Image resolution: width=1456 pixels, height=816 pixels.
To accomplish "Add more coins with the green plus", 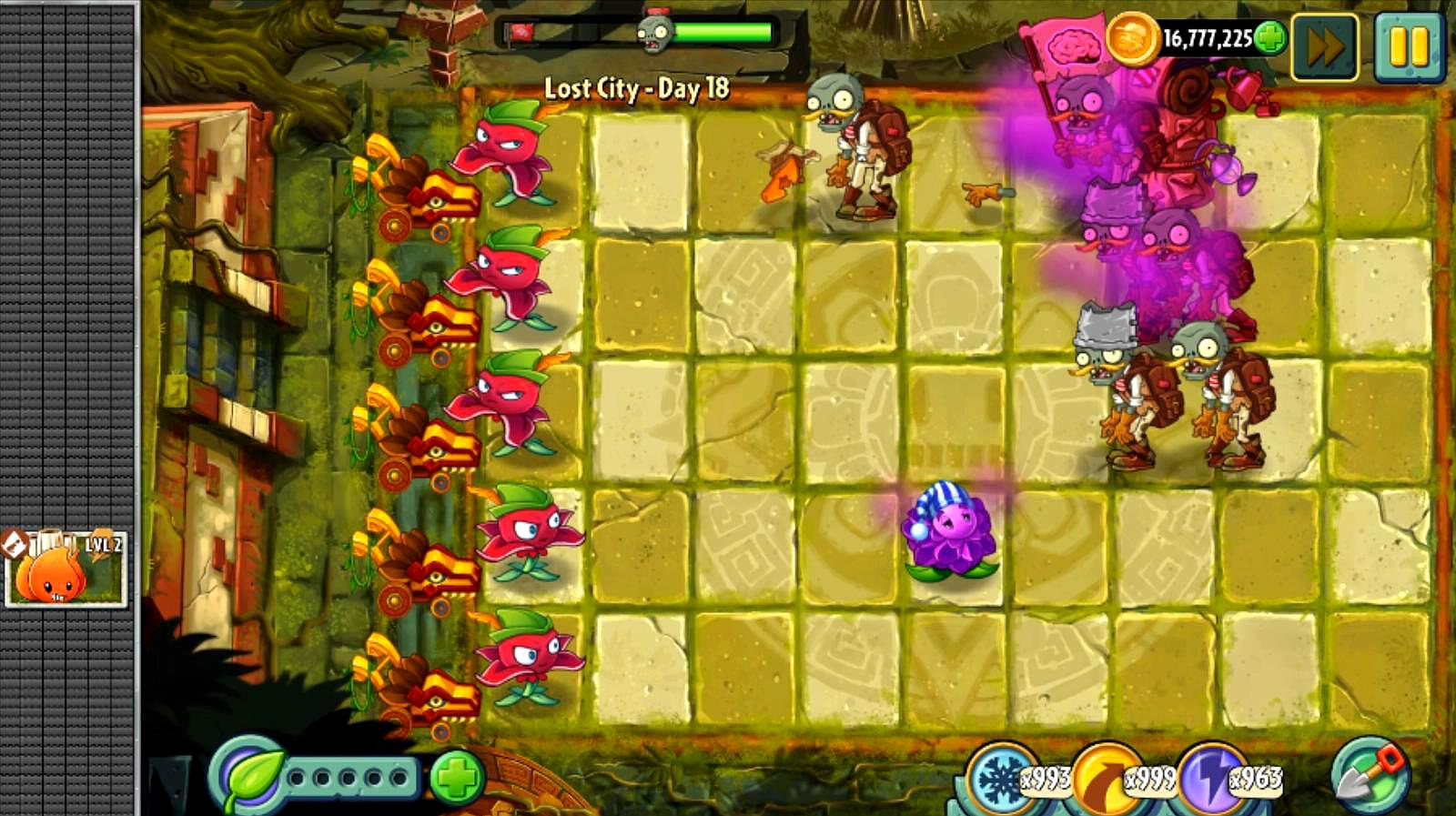I will pos(1269,38).
